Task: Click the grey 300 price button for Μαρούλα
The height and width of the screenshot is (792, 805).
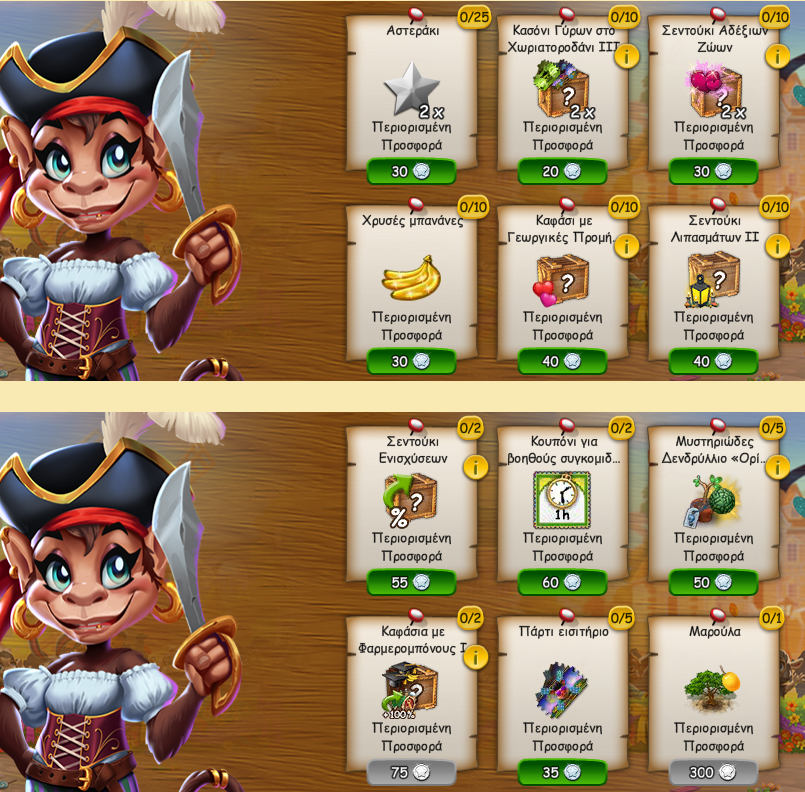Action: tap(713, 773)
